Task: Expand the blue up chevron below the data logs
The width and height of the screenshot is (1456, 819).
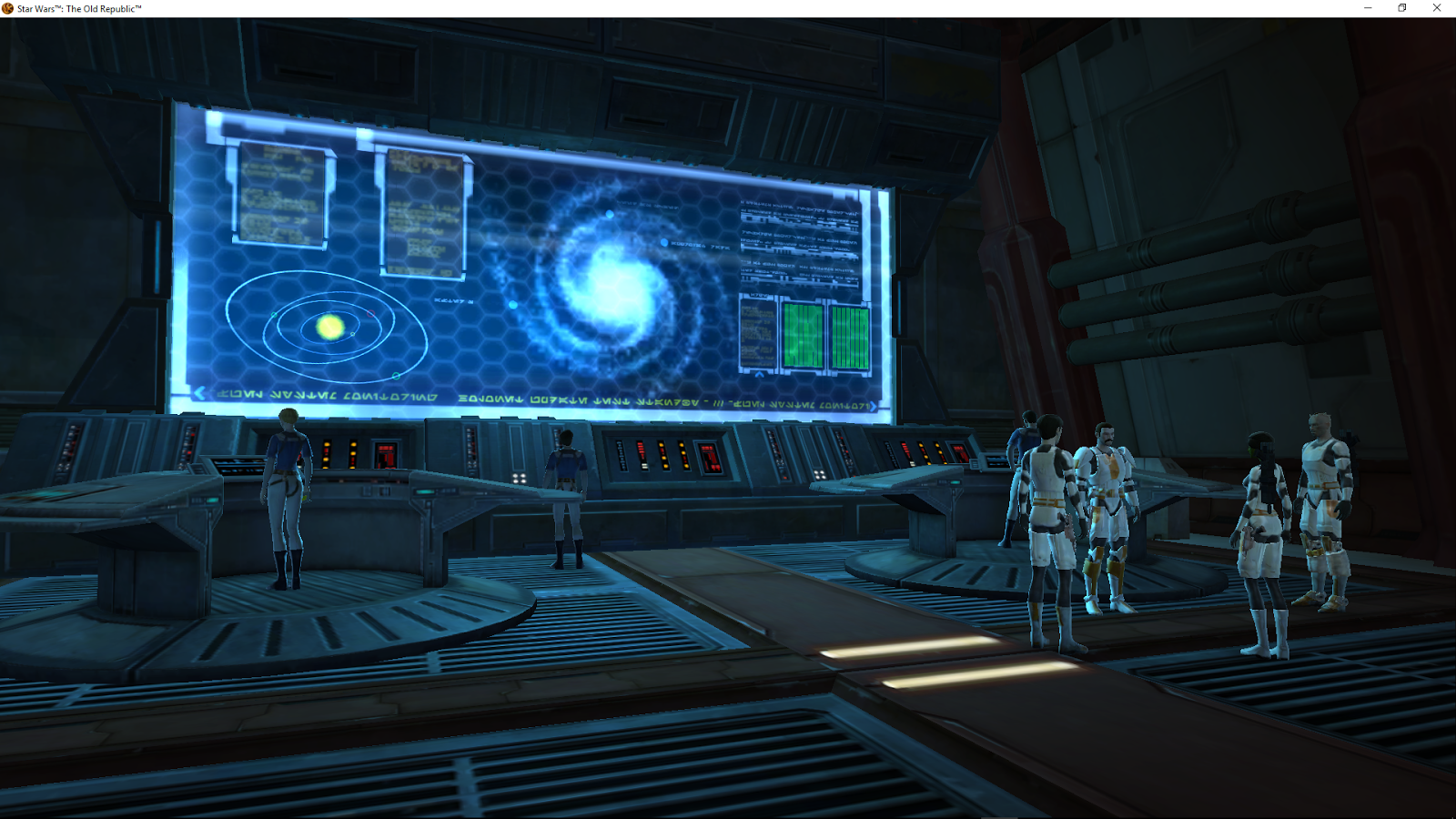Action: (759, 374)
